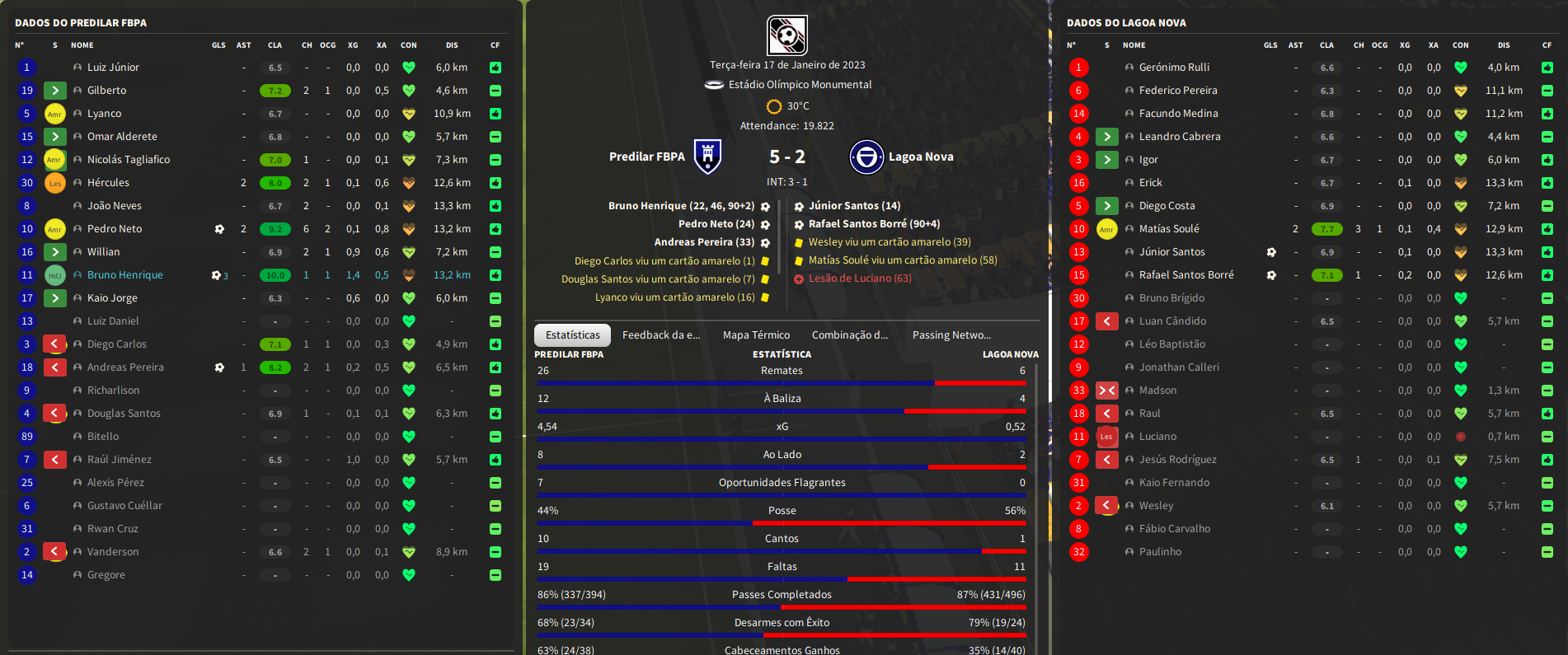Show the Mapa Térmico tab
Screen dimensions: 1568x655
(756, 335)
